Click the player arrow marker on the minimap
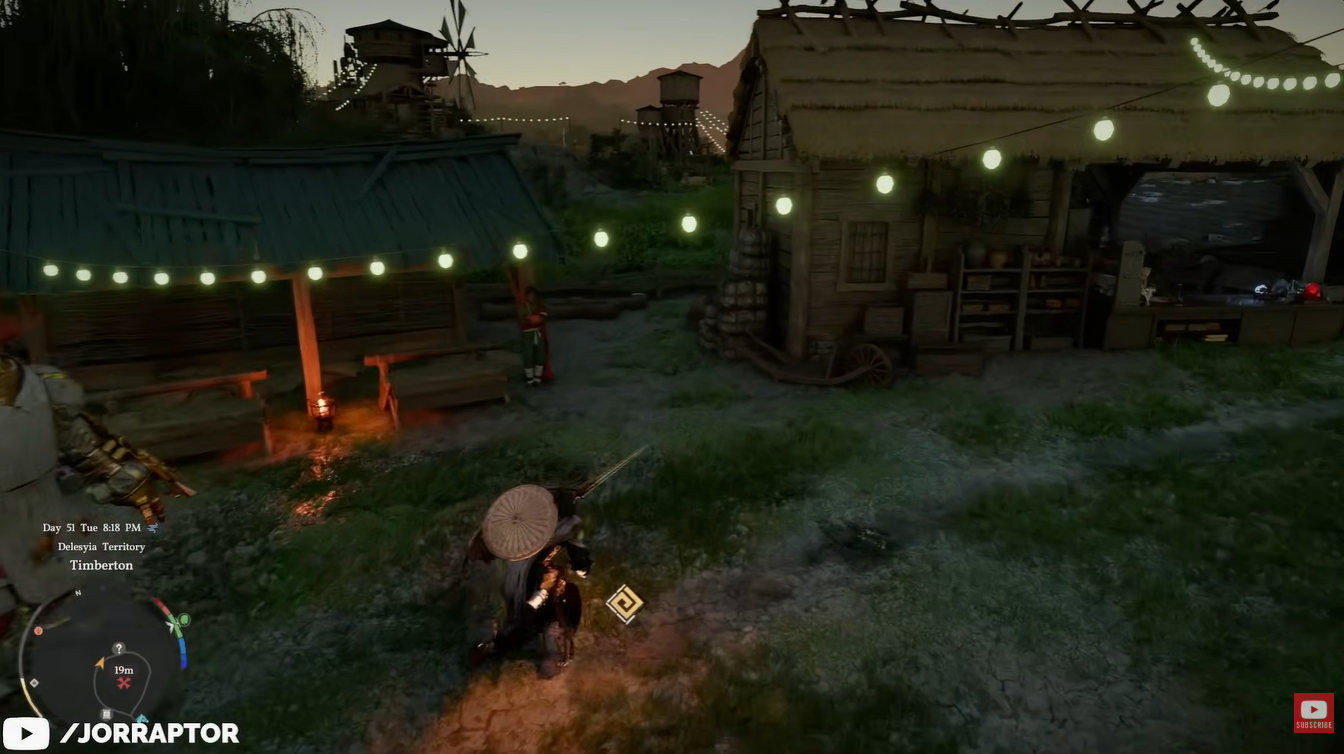1344x754 pixels. (100, 663)
